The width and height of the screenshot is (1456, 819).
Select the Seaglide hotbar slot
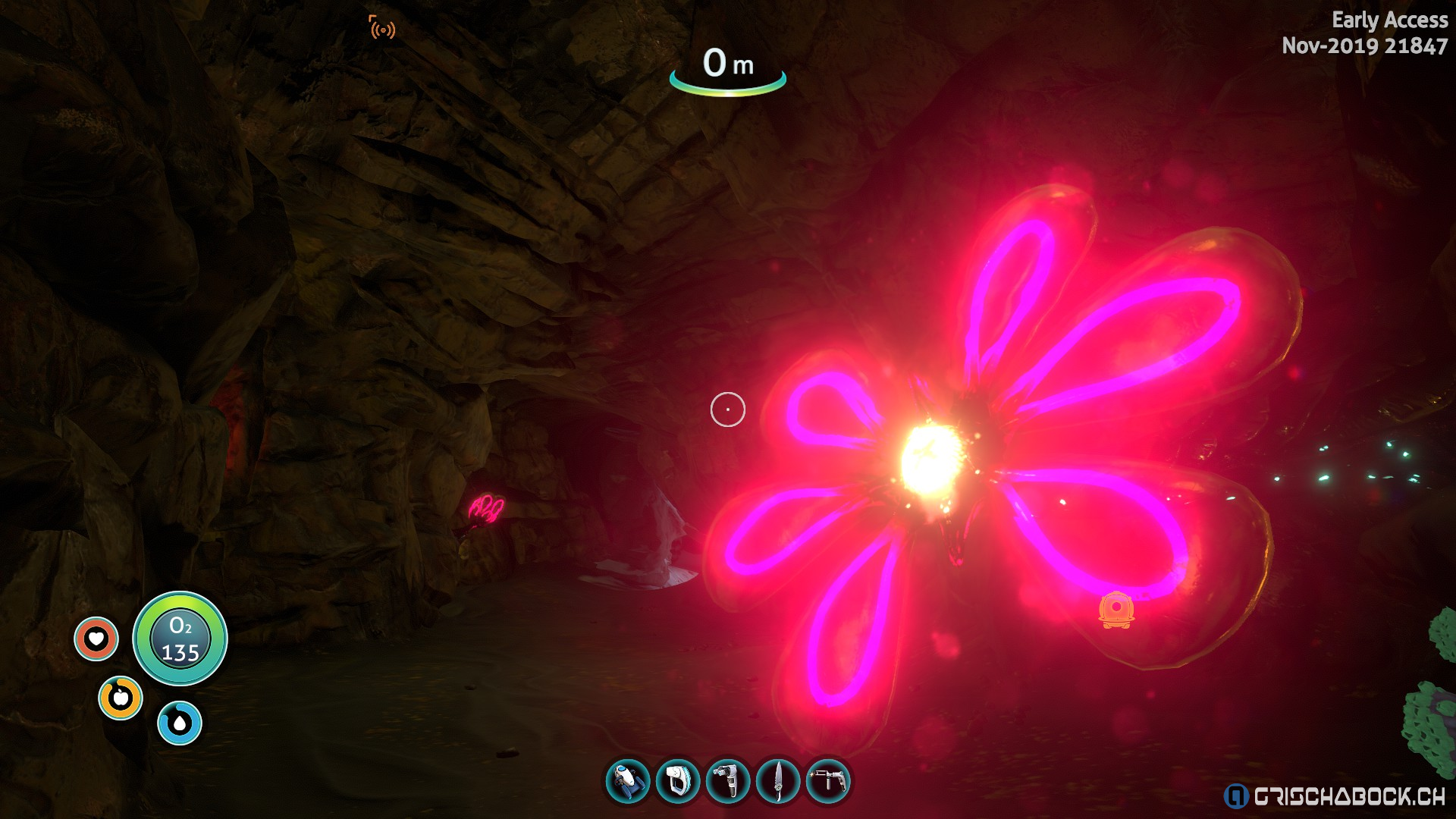click(628, 781)
